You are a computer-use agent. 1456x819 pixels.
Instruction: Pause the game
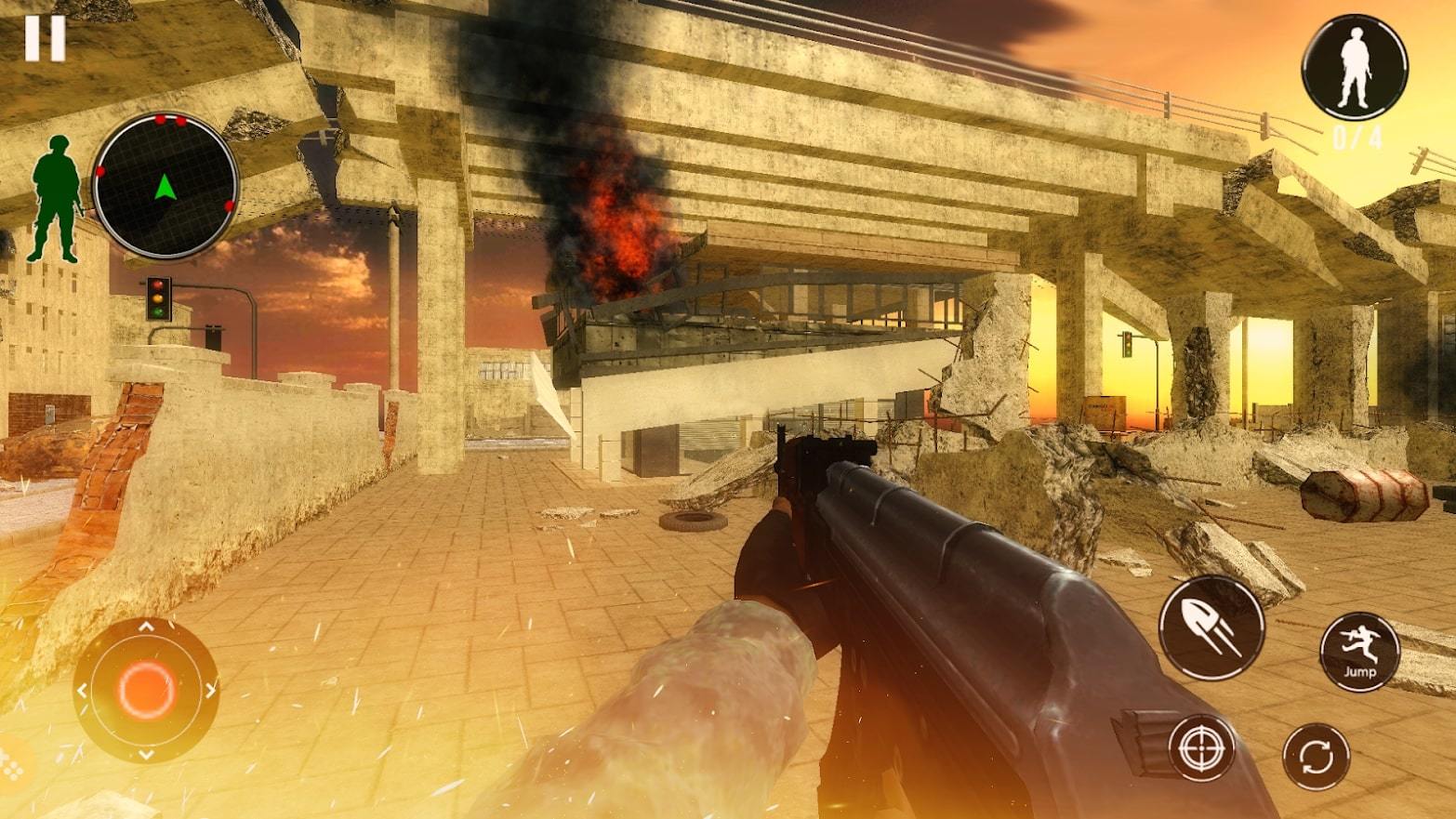coord(45,39)
